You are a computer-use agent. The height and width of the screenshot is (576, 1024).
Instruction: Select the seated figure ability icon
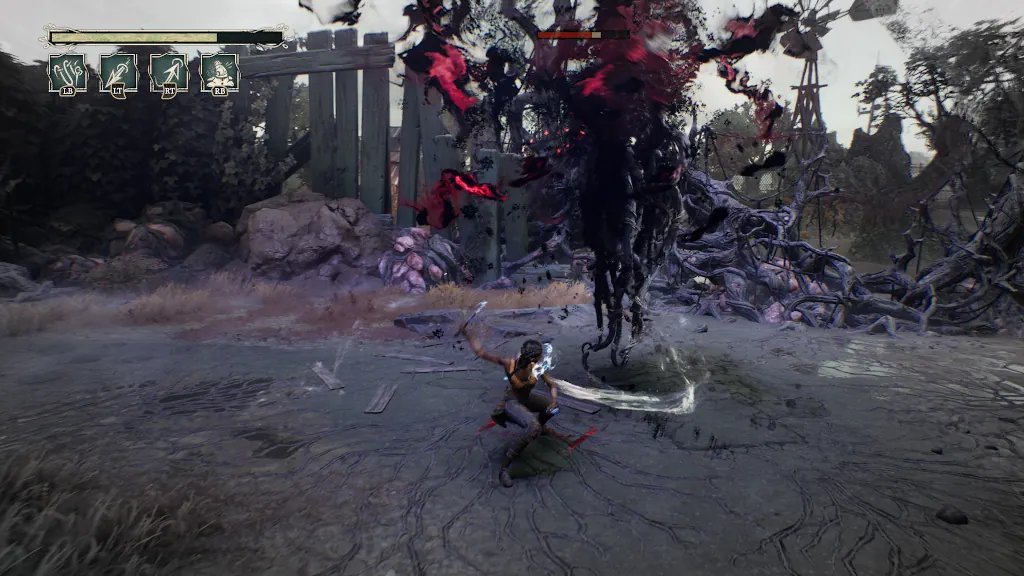tap(219, 72)
